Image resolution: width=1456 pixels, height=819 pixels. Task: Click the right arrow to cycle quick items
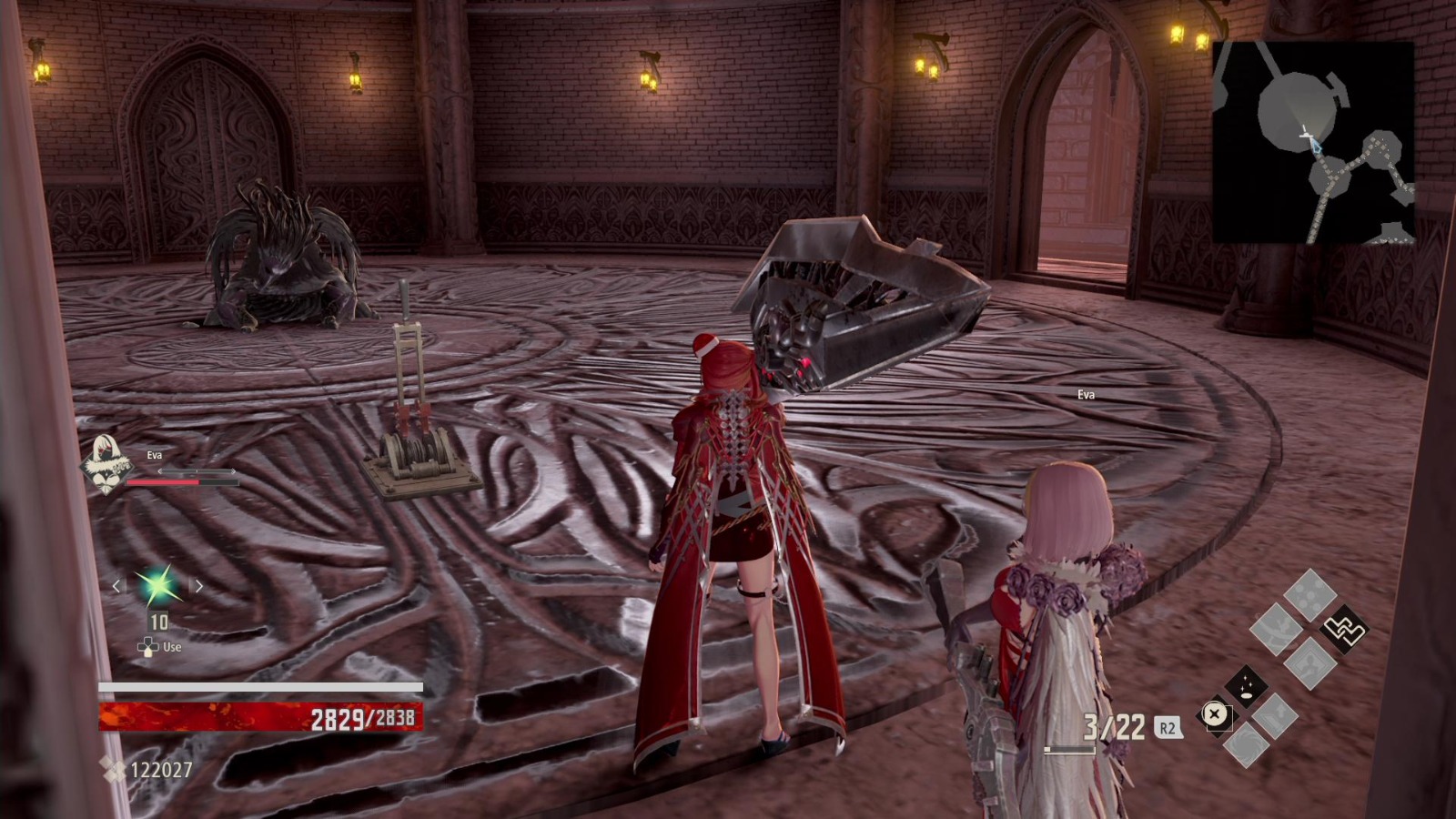pyautogui.click(x=199, y=586)
